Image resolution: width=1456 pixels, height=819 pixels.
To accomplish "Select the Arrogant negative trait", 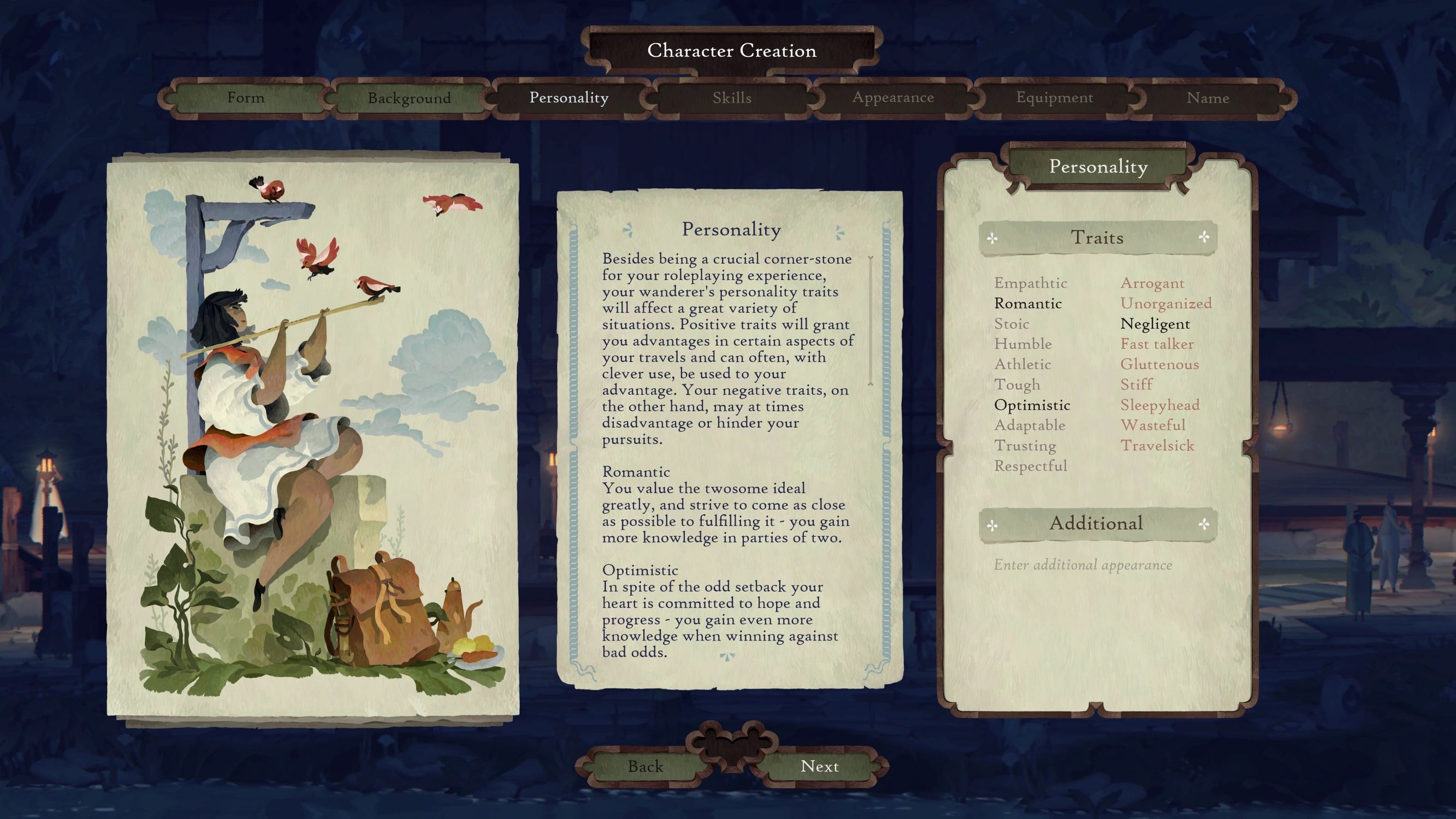I will pyautogui.click(x=1152, y=283).
